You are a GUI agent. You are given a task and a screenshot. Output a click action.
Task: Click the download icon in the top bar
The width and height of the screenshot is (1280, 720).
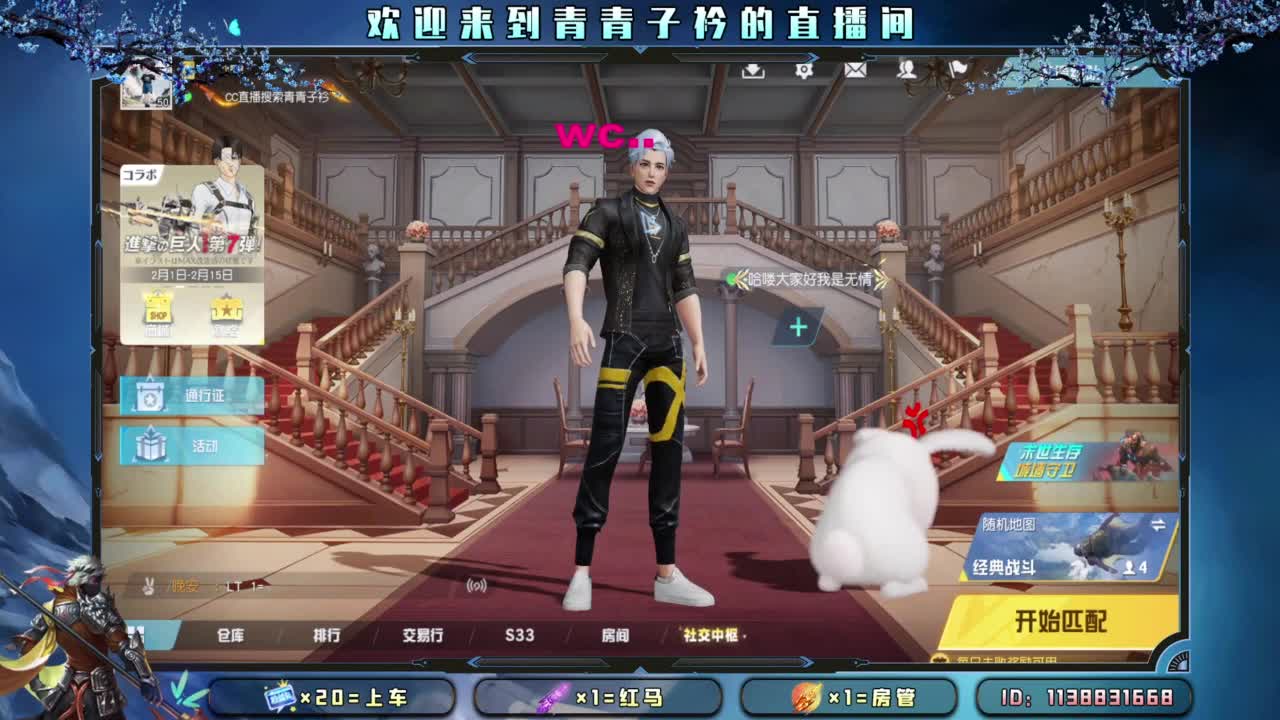(753, 72)
